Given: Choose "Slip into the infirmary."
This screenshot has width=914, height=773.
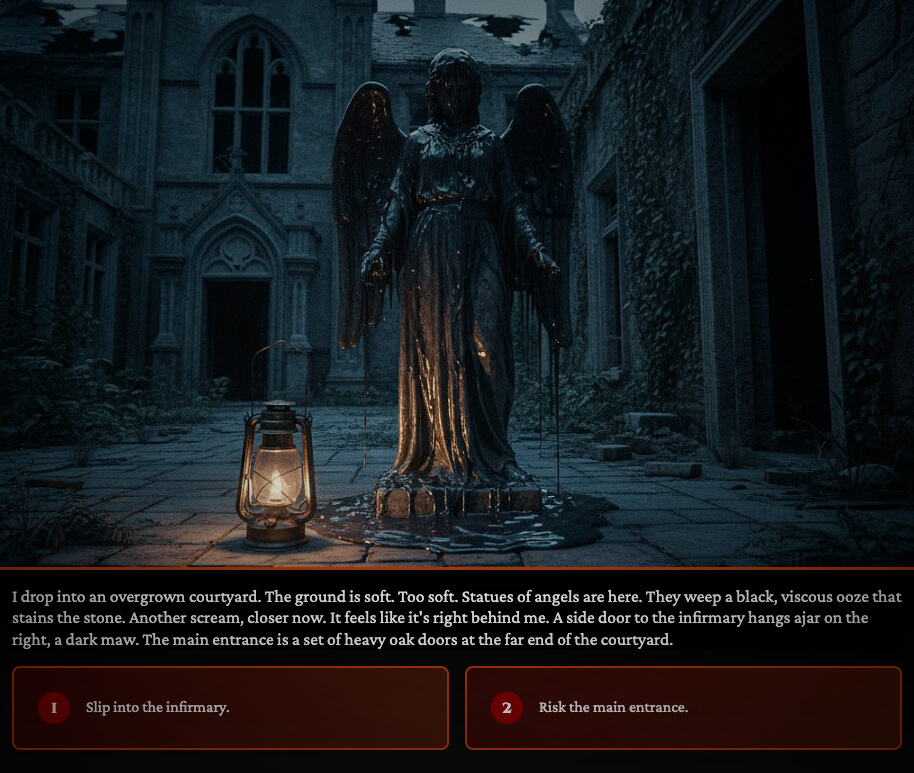Looking at the screenshot, I should tap(230, 708).
